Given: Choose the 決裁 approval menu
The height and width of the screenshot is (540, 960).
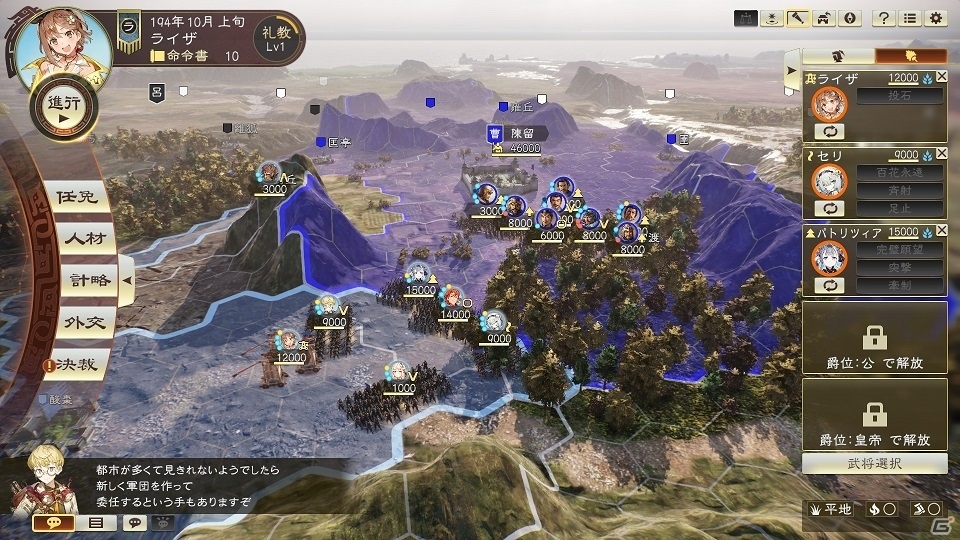Looking at the screenshot, I should click(78, 365).
